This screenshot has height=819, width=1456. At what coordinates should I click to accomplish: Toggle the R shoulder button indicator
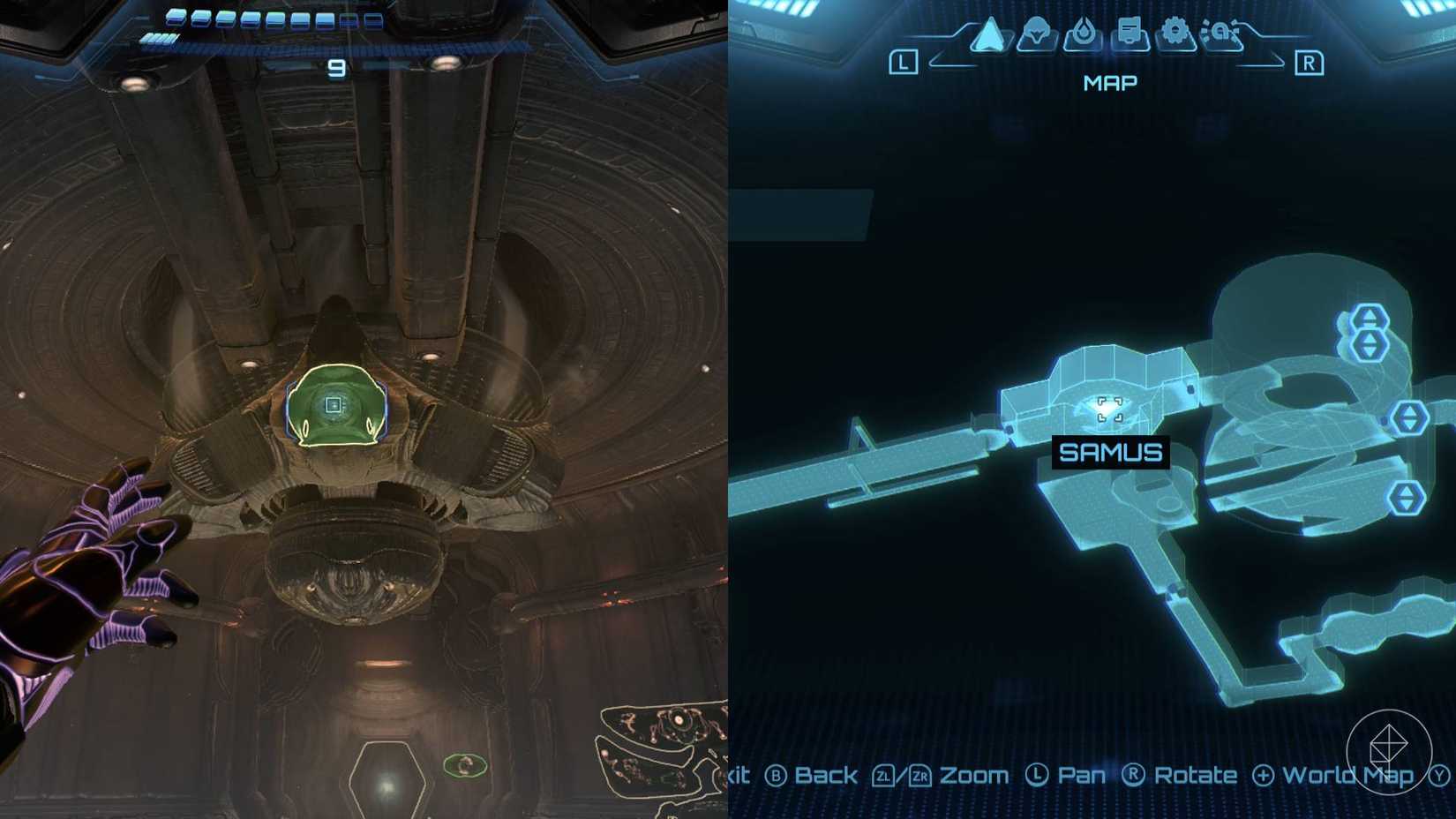(1311, 64)
